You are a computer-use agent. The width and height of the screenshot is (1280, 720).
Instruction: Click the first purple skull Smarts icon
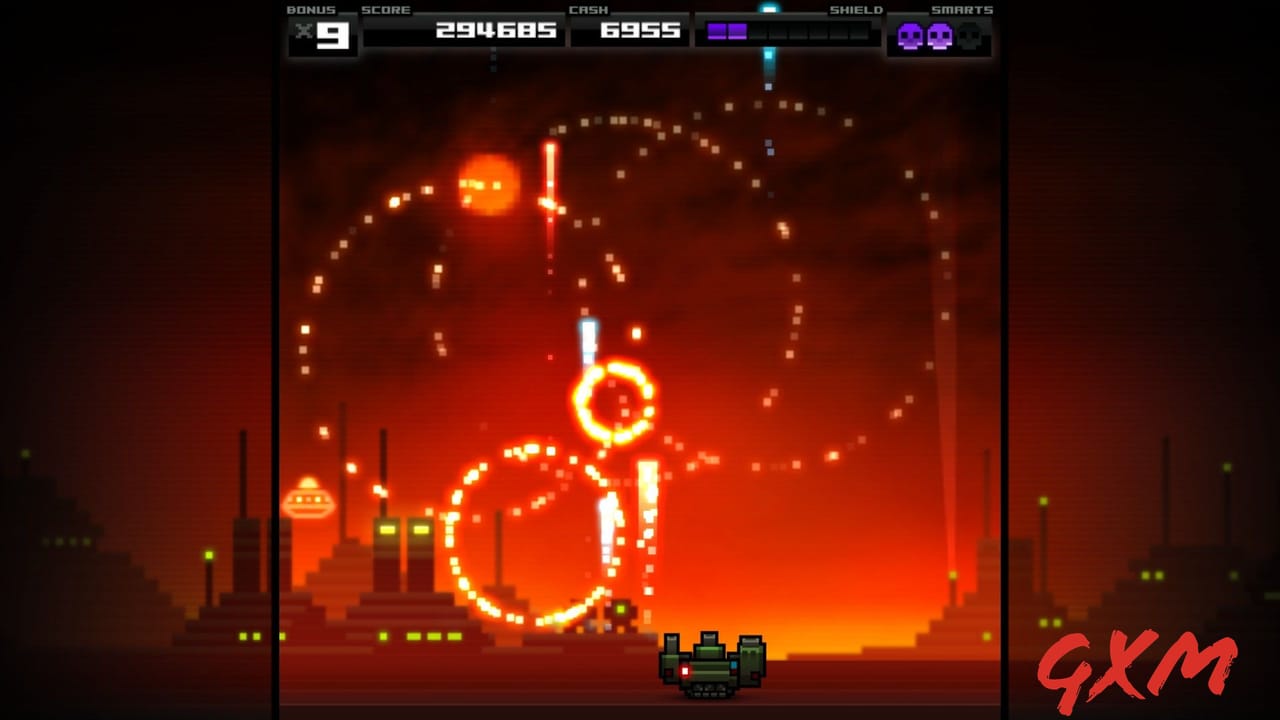point(912,36)
